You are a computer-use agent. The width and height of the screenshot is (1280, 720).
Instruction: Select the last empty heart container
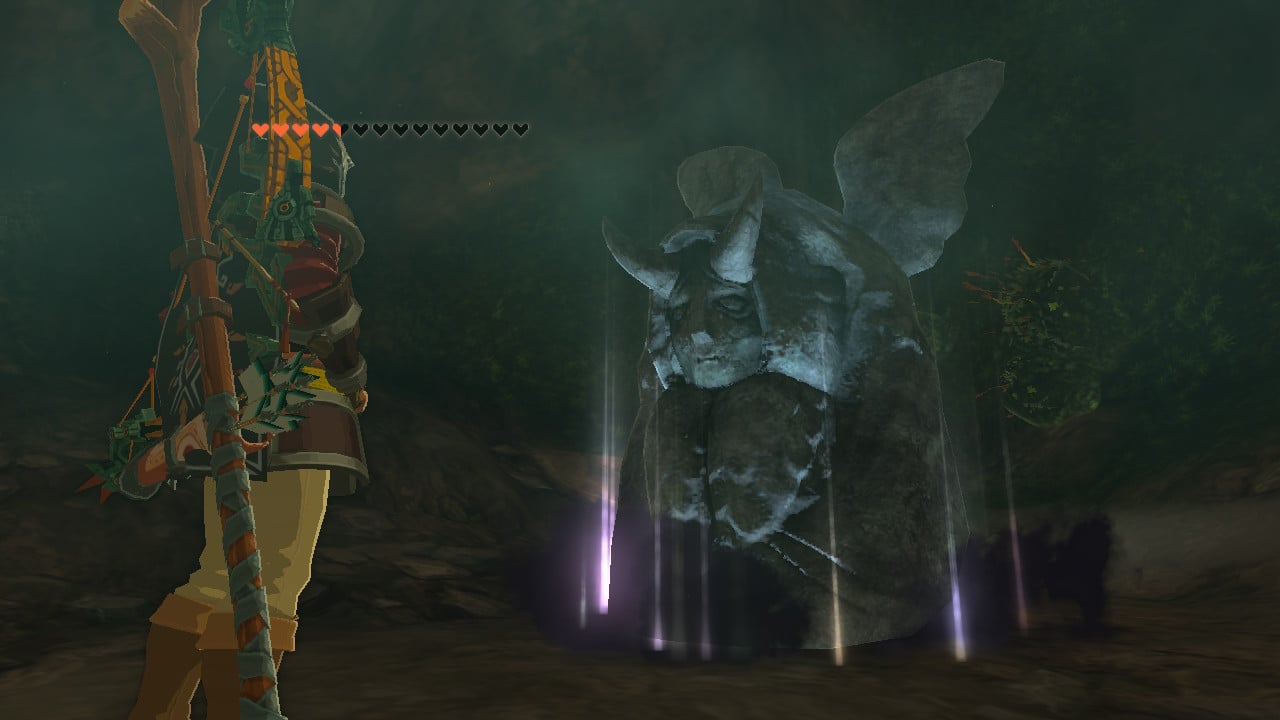pyautogui.click(x=520, y=129)
